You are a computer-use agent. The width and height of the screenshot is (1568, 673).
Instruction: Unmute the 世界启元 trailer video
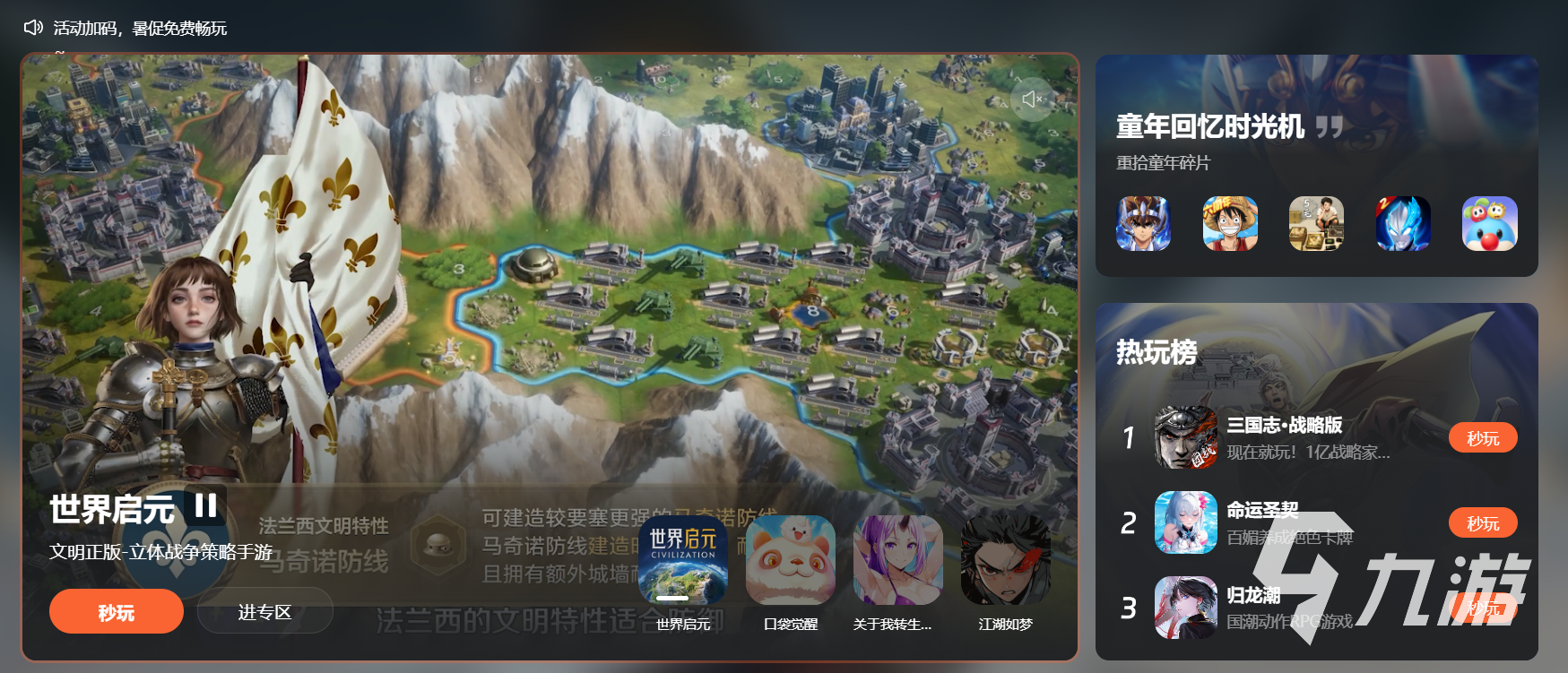tap(1032, 99)
